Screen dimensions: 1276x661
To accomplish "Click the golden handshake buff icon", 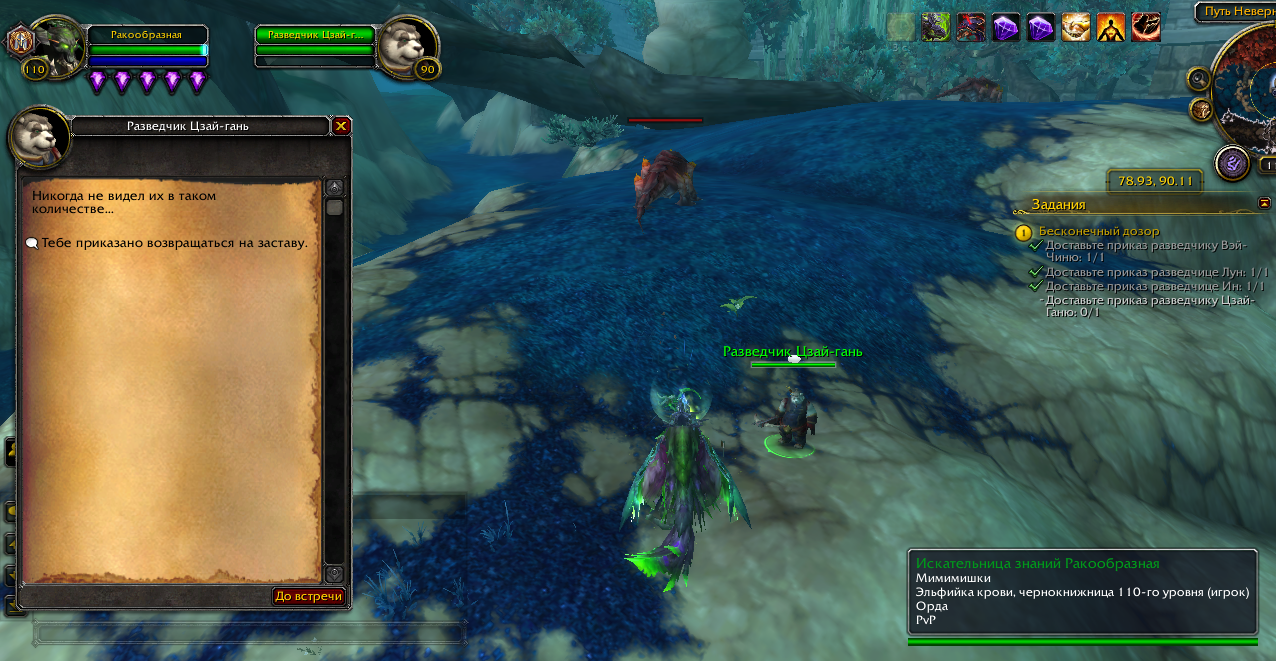I will coord(1075,27).
